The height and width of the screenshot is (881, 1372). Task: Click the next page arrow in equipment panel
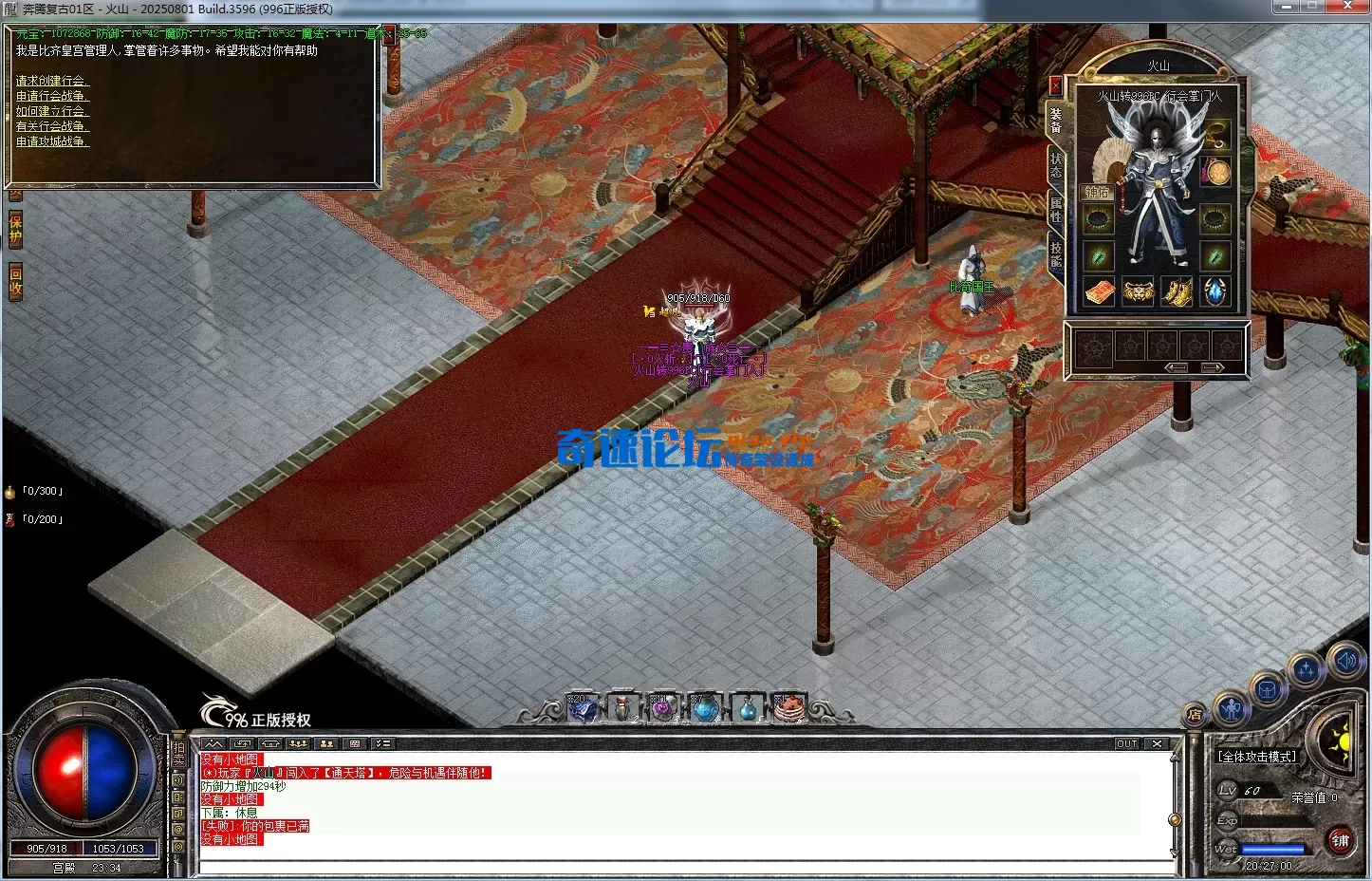coord(1213,367)
